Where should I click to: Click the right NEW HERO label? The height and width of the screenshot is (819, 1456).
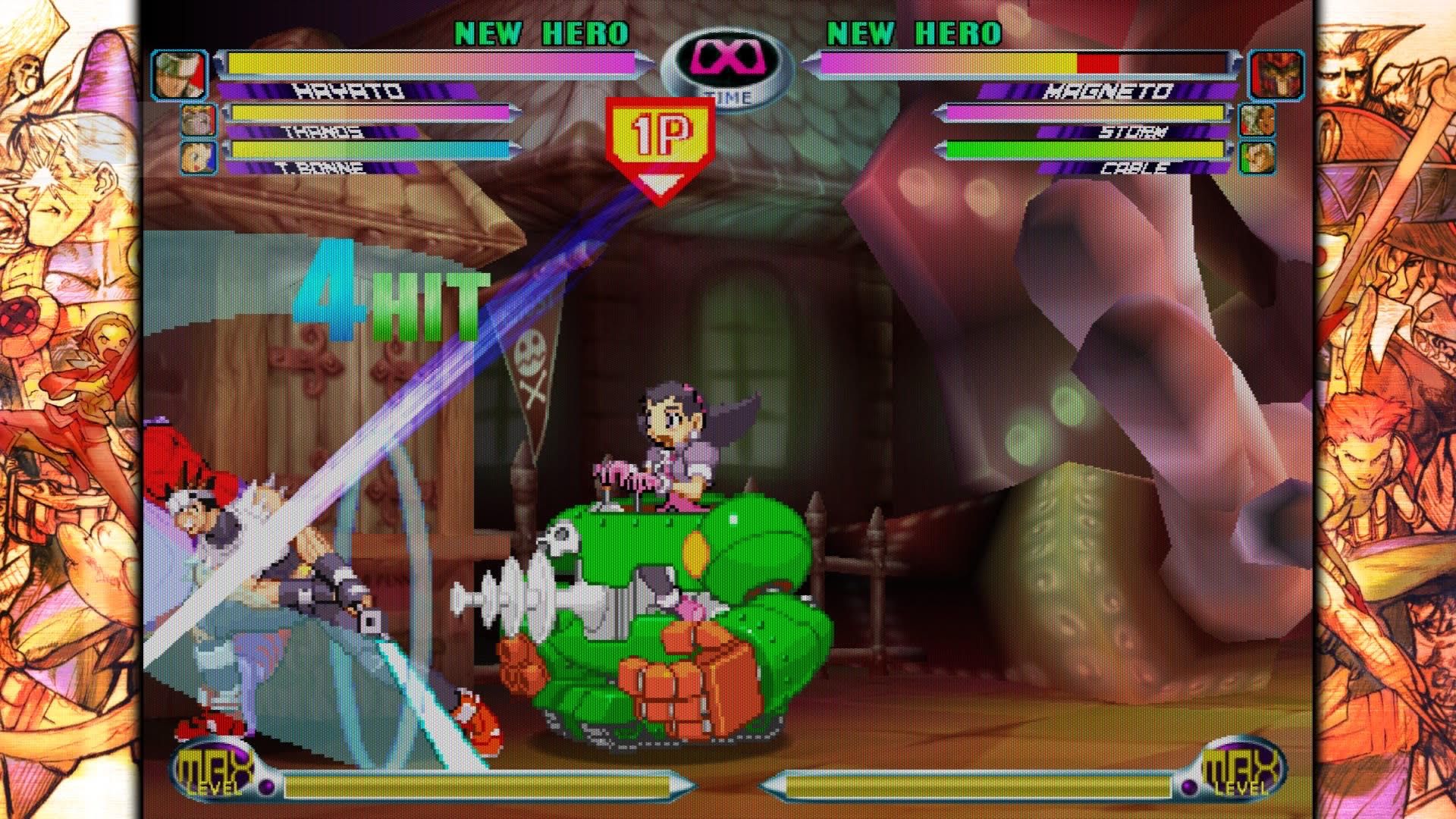913,32
